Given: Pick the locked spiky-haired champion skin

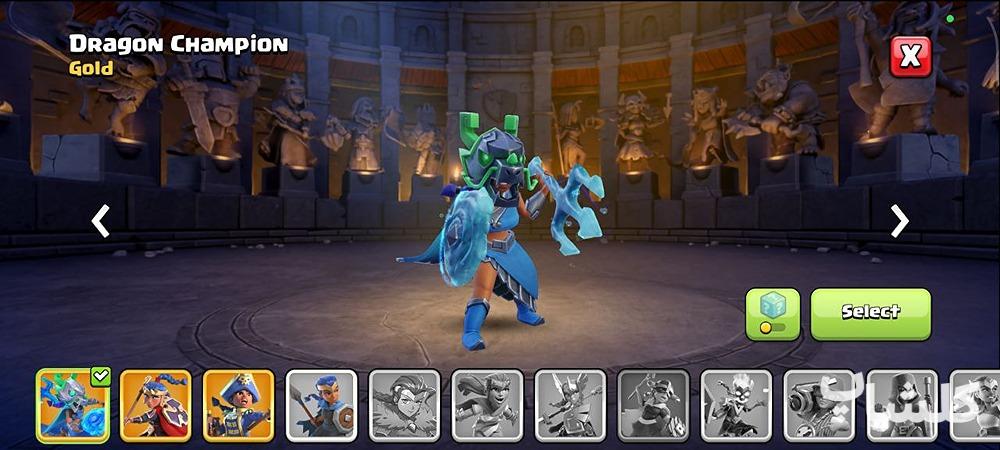Looking at the screenshot, I should [737, 405].
